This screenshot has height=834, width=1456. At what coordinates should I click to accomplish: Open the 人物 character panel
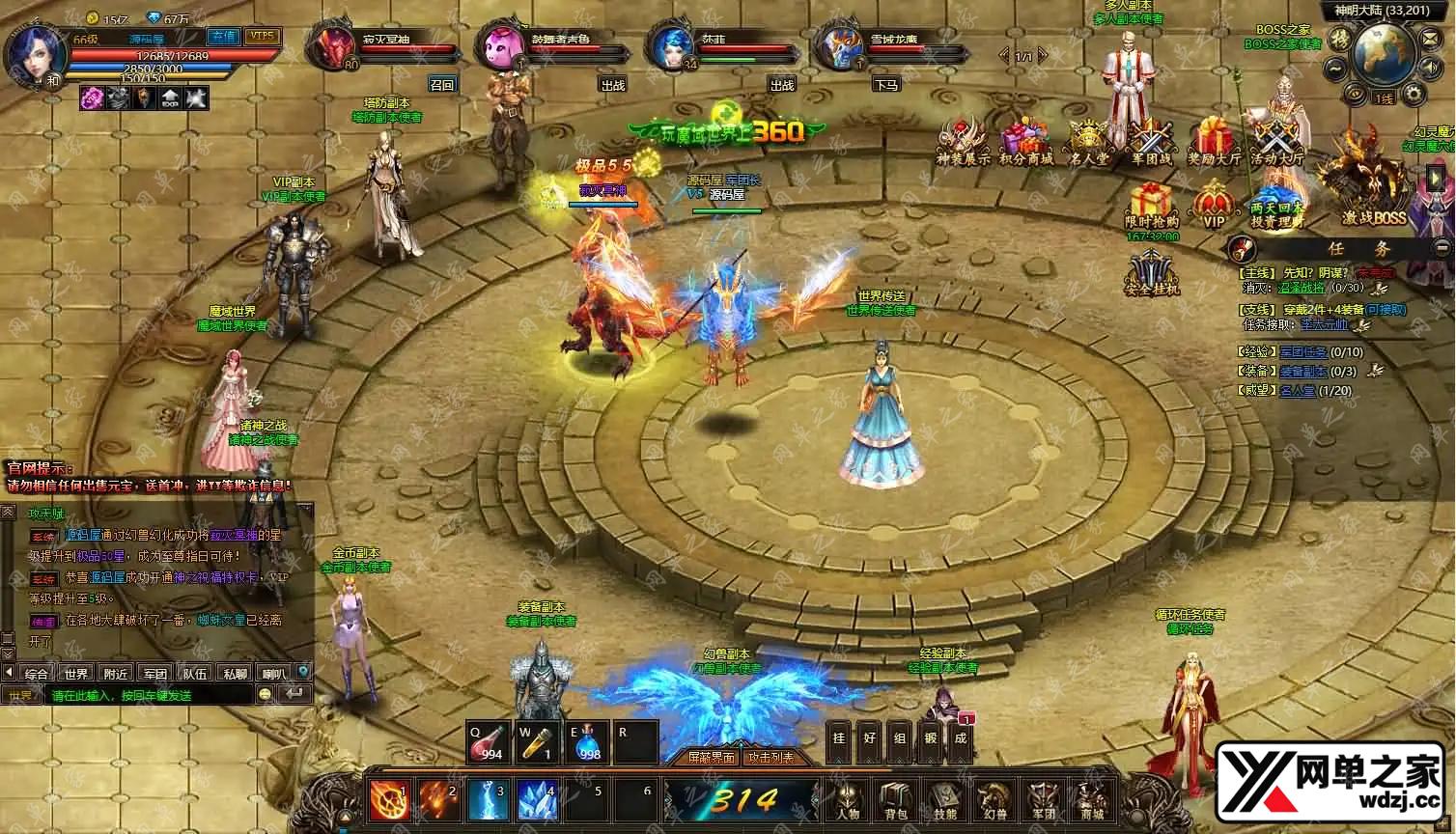coord(848,800)
